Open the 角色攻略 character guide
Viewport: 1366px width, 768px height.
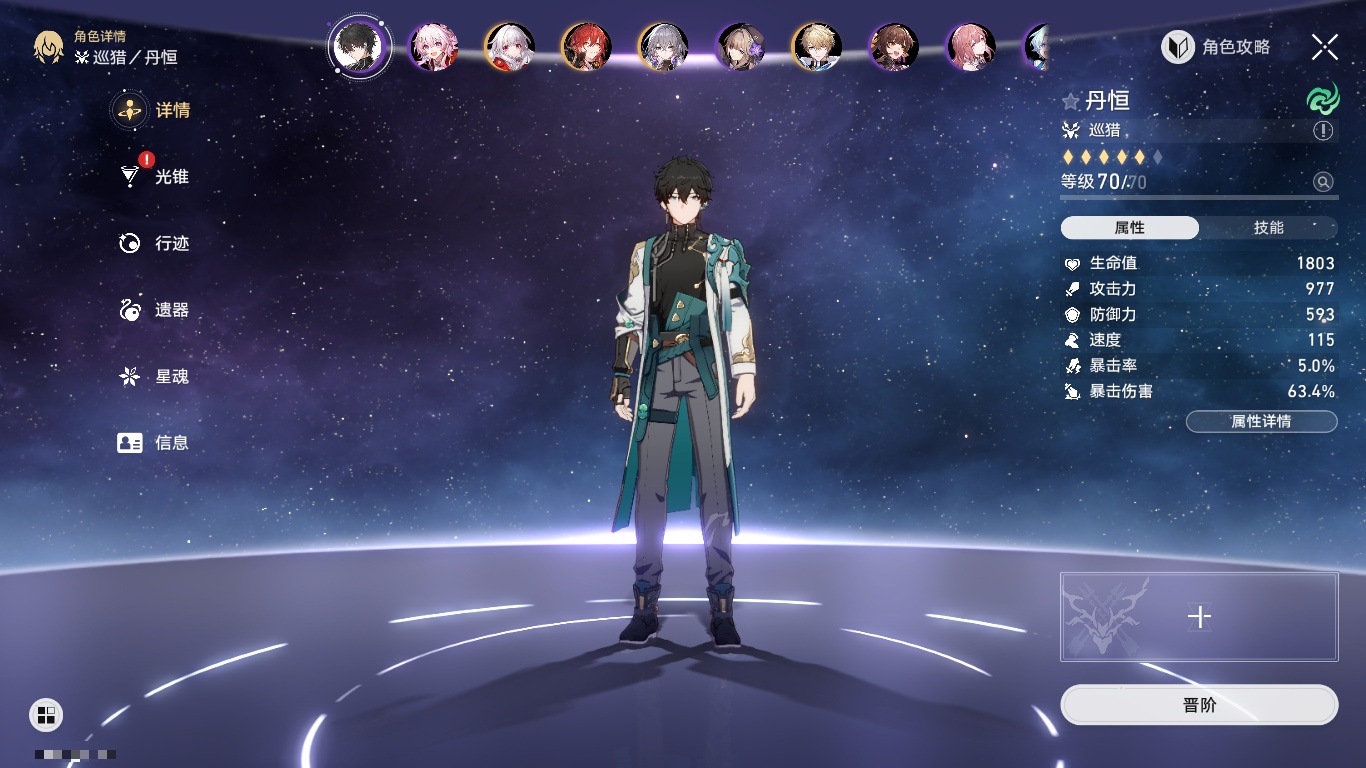(1217, 47)
